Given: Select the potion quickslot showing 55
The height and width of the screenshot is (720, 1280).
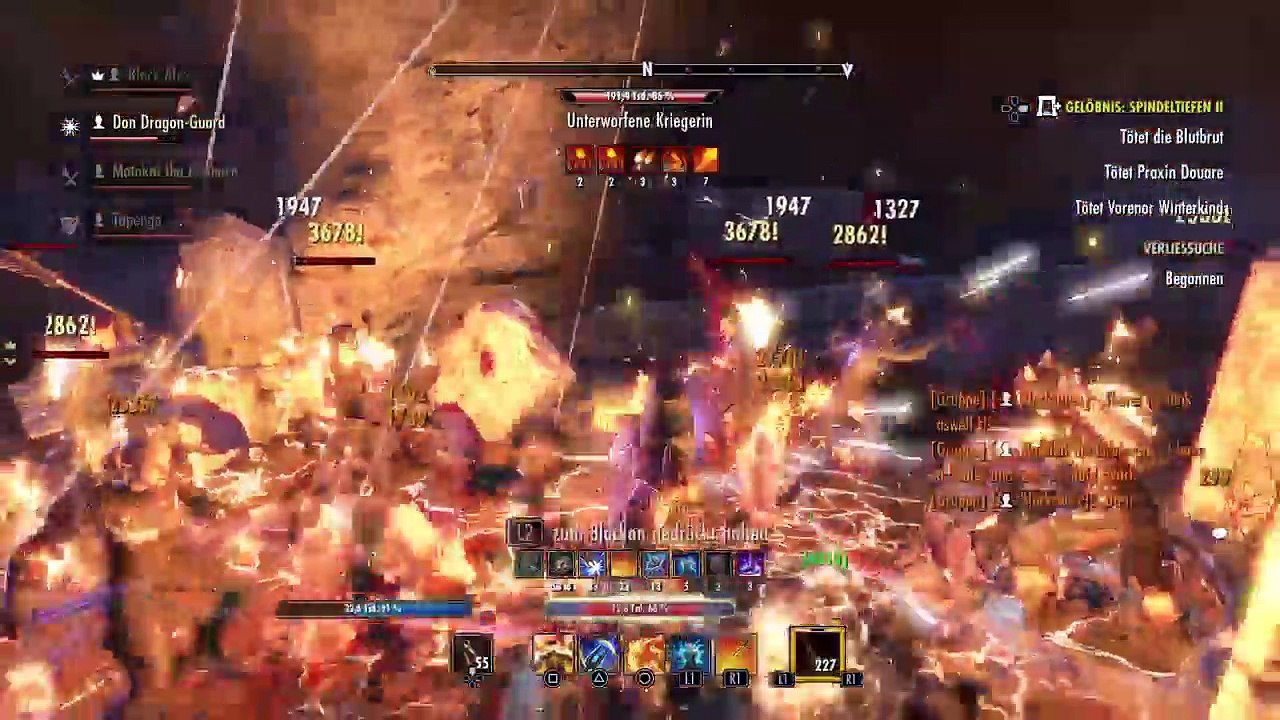Looking at the screenshot, I should pyautogui.click(x=473, y=654).
